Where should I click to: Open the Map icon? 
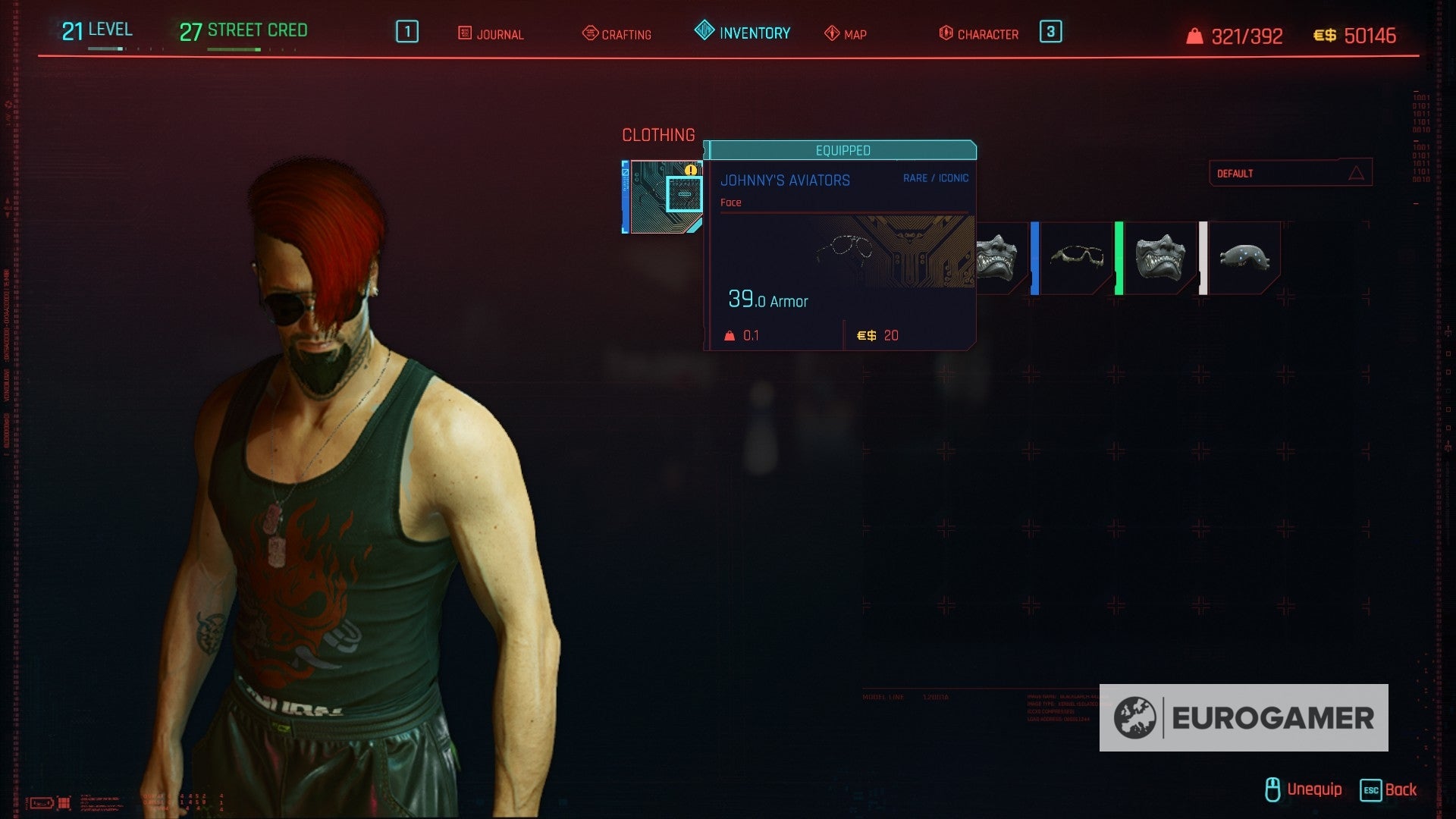[831, 33]
